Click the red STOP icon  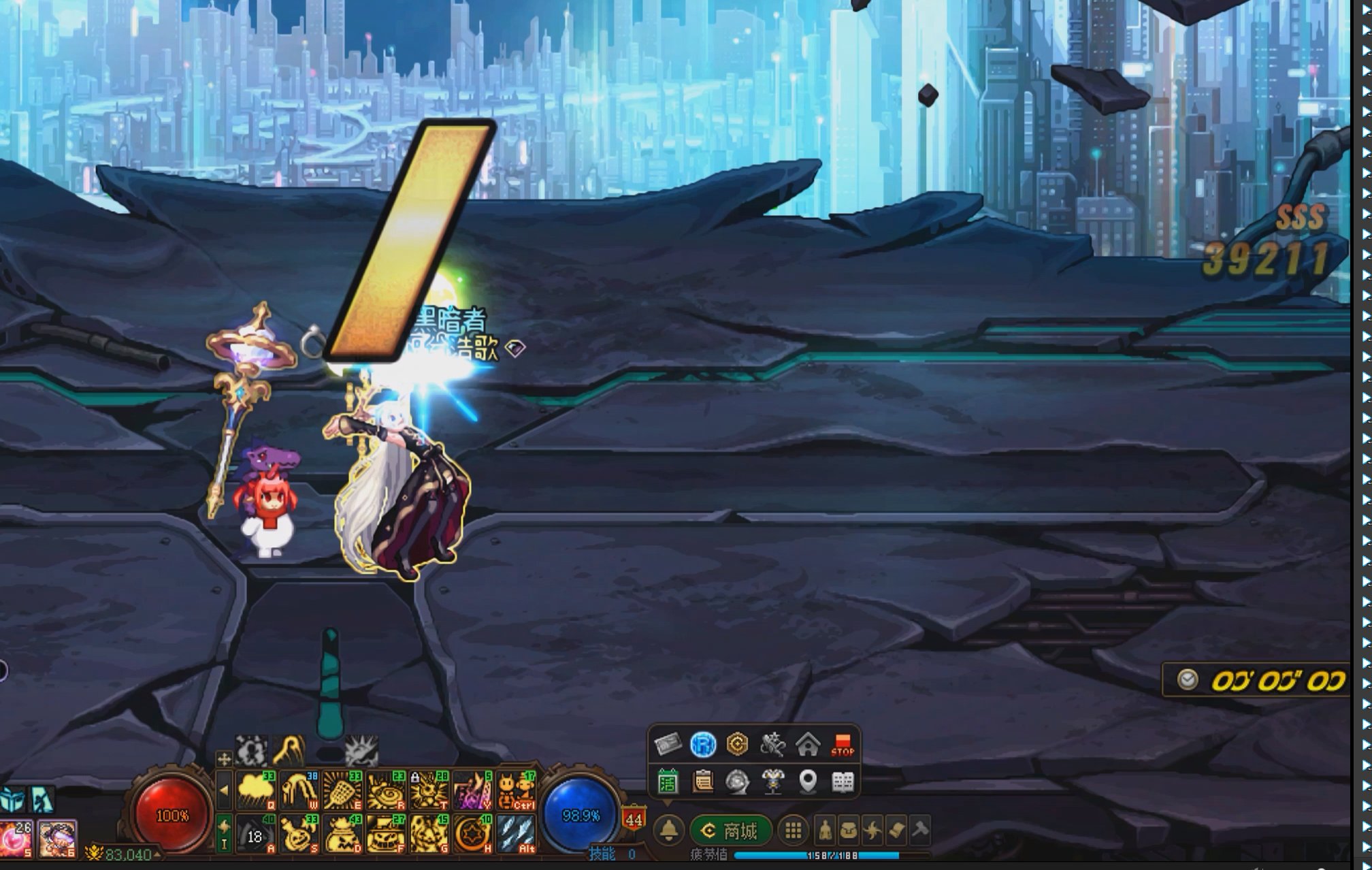(843, 745)
